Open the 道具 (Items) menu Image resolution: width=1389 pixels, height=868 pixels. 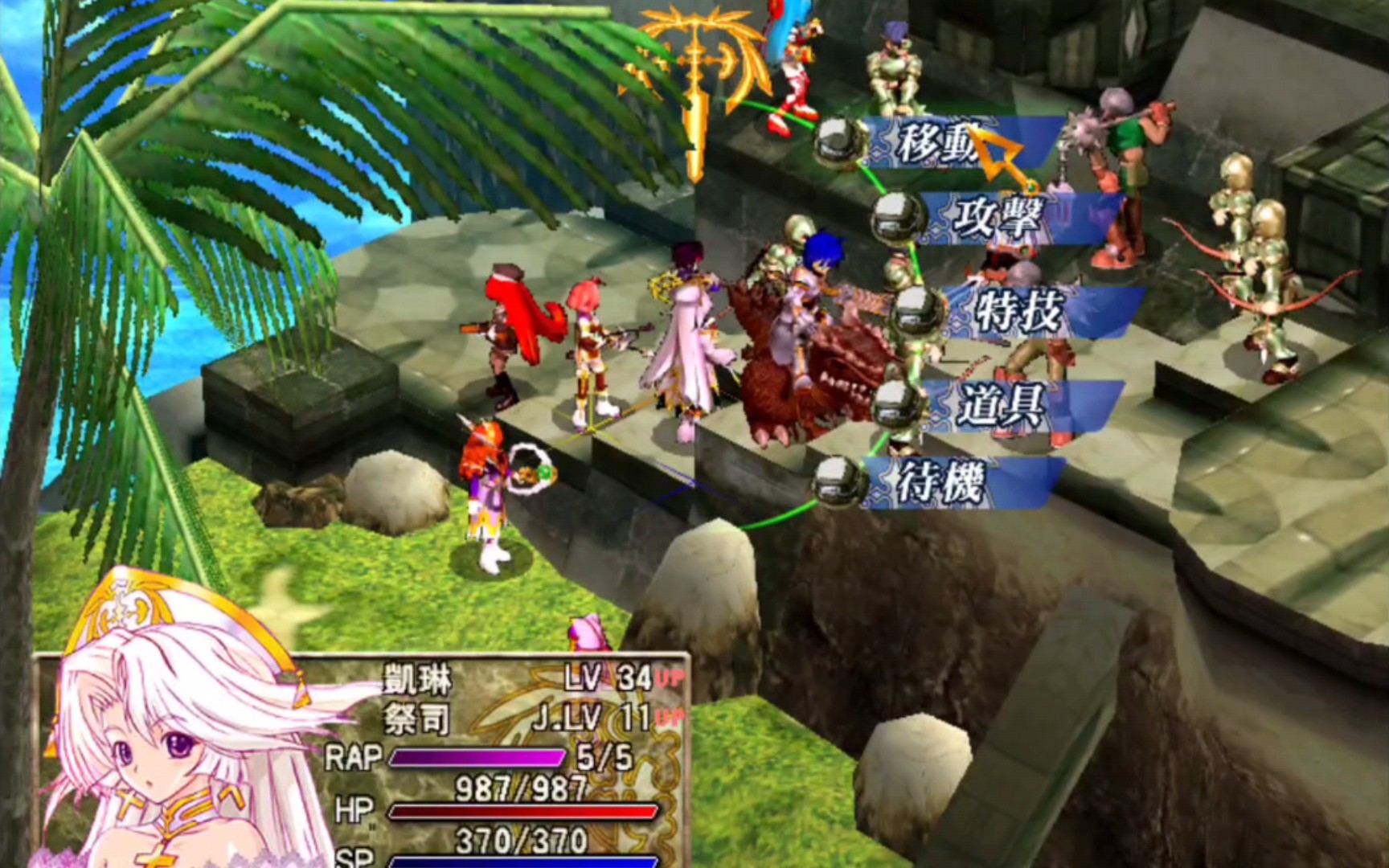click(x=1001, y=404)
